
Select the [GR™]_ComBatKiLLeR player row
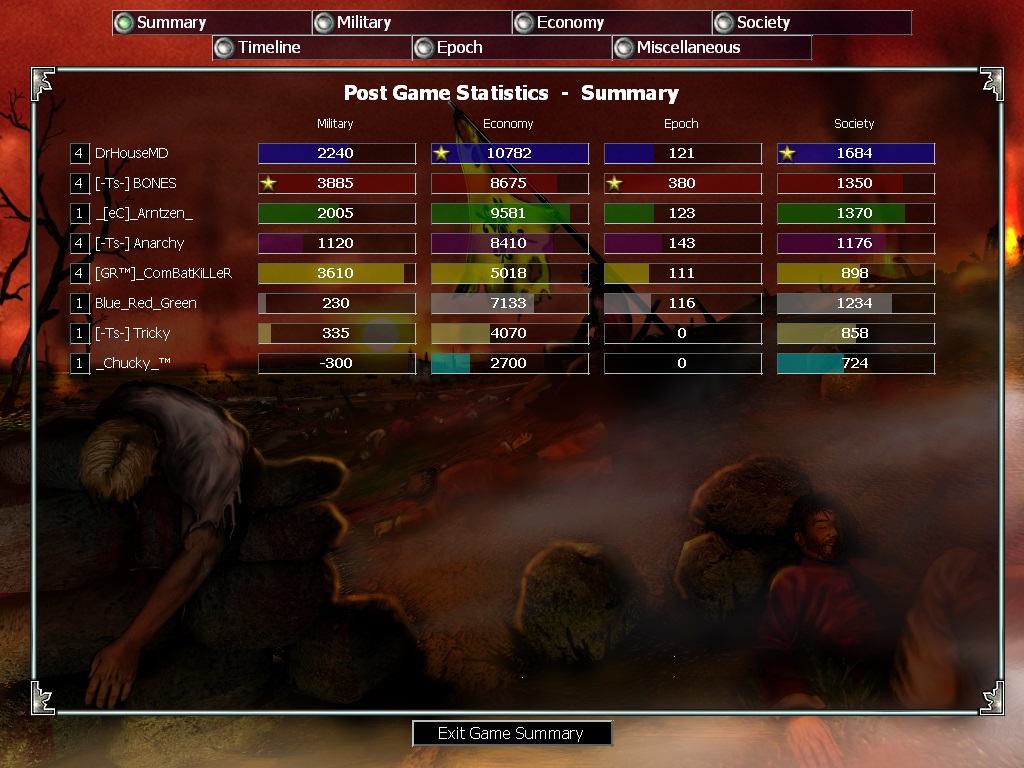(x=163, y=273)
